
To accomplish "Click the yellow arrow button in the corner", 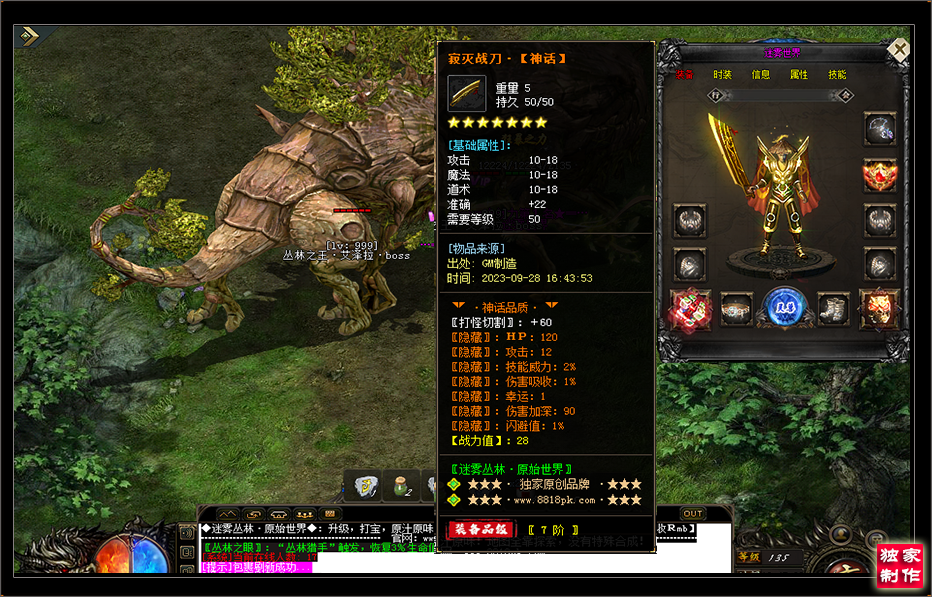I will [29, 36].
